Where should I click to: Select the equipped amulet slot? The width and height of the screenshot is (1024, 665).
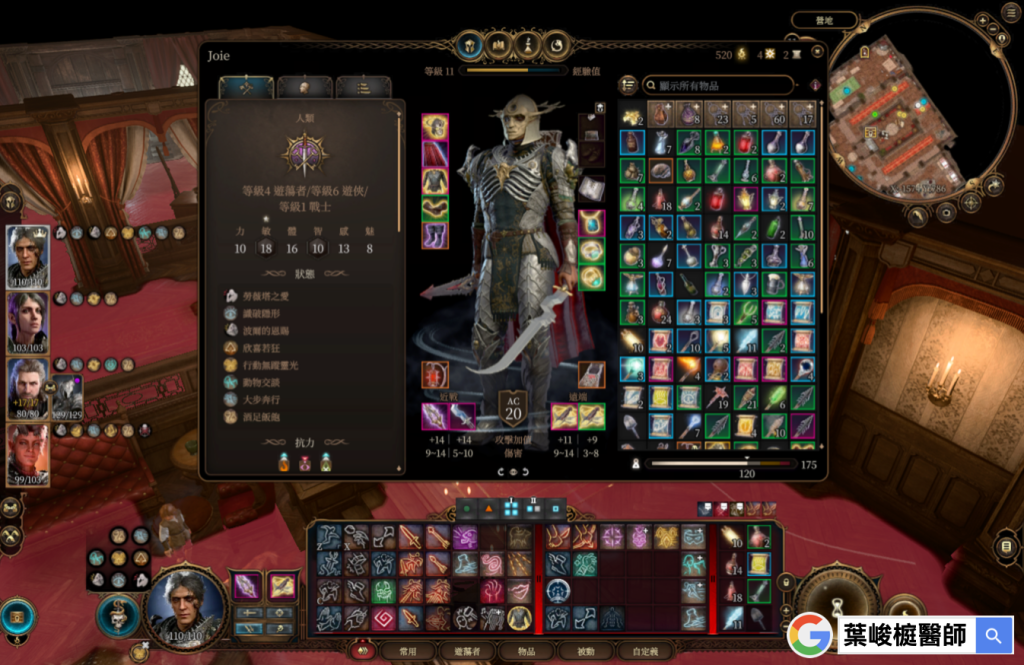591,222
